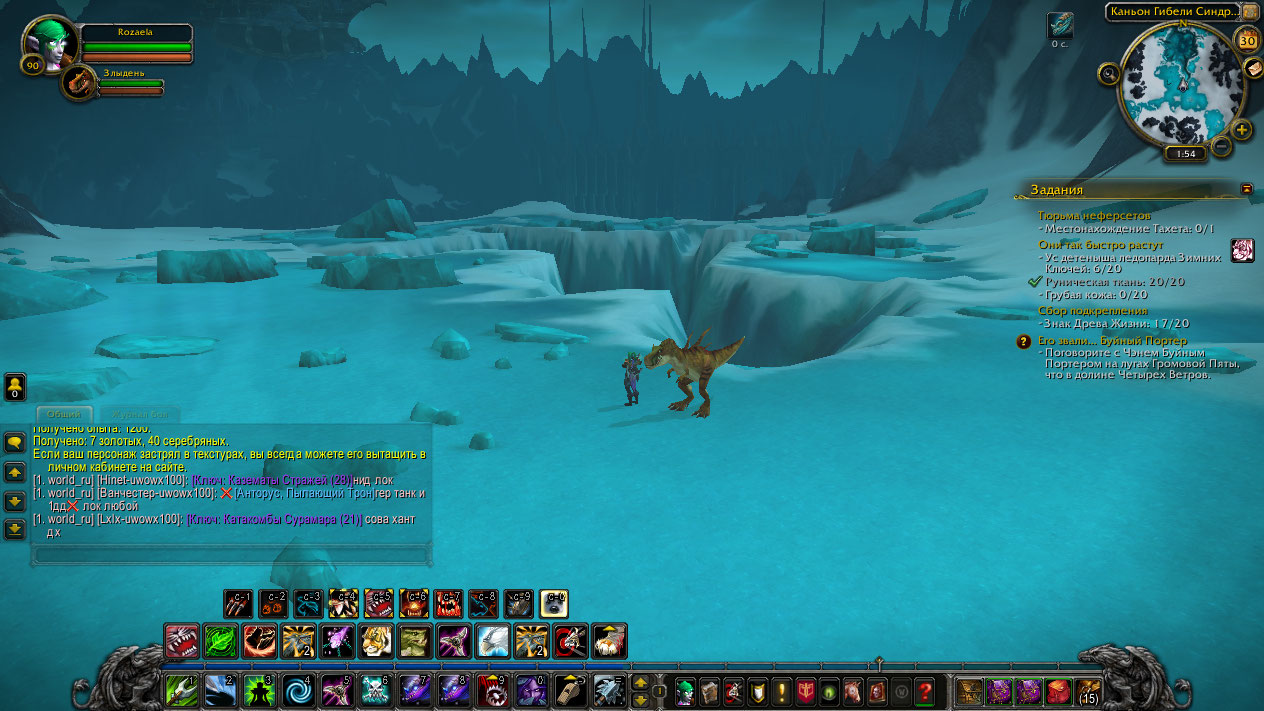Select the pet Злыдень portrait
This screenshot has height=711, width=1264.
tap(78, 82)
